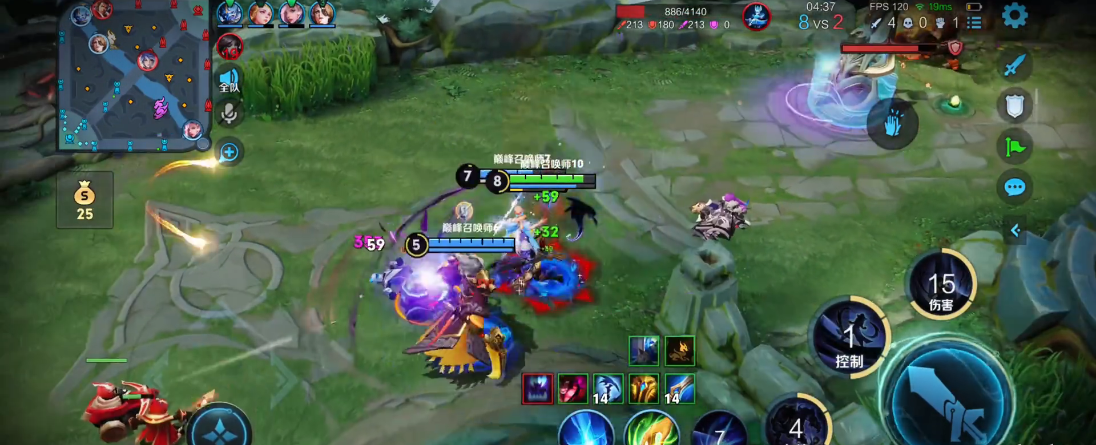
Task: Collapse the signal panel with the arrow
Action: coord(1014,231)
